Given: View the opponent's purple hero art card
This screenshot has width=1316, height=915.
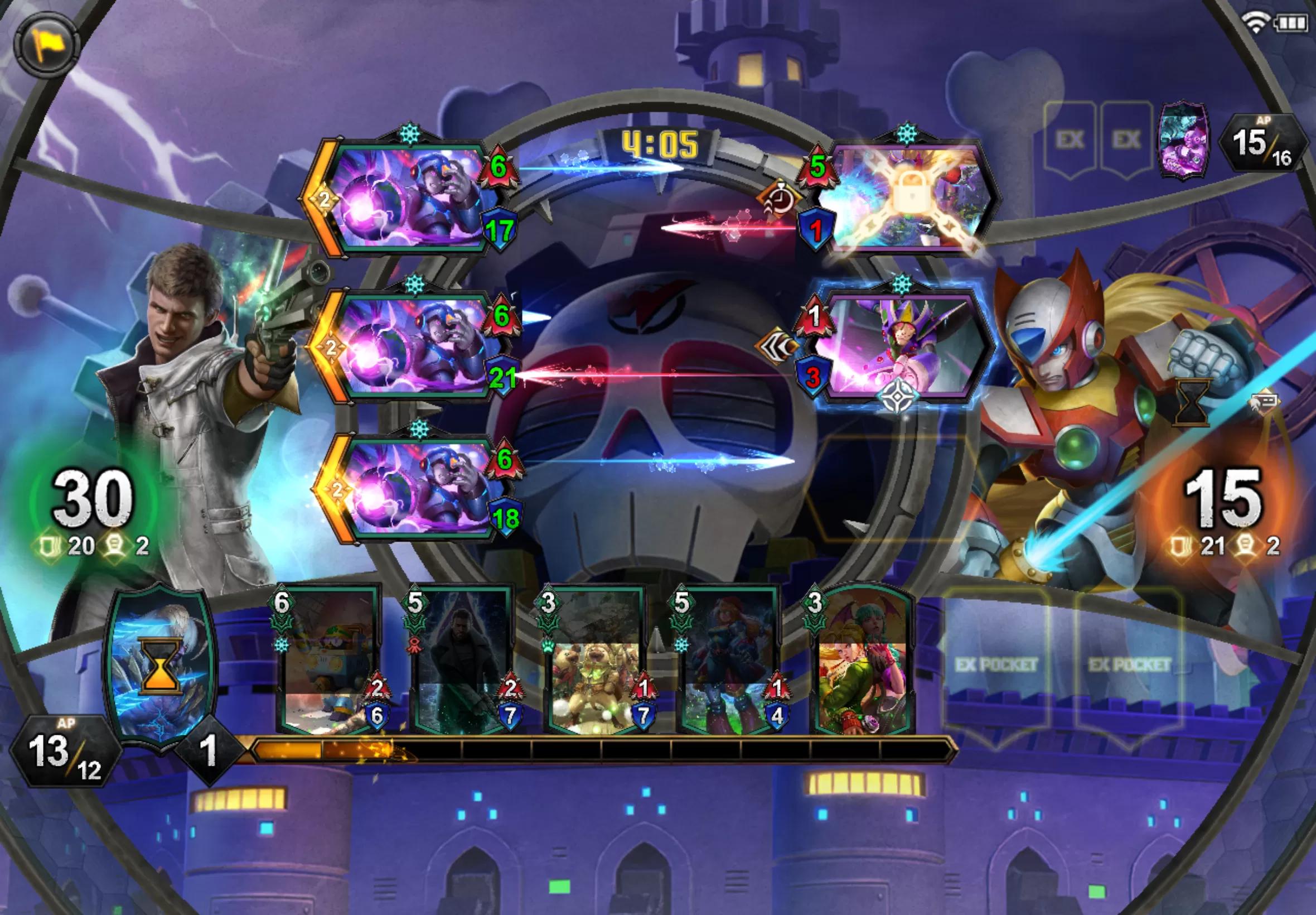Looking at the screenshot, I should coord(1183,141).
